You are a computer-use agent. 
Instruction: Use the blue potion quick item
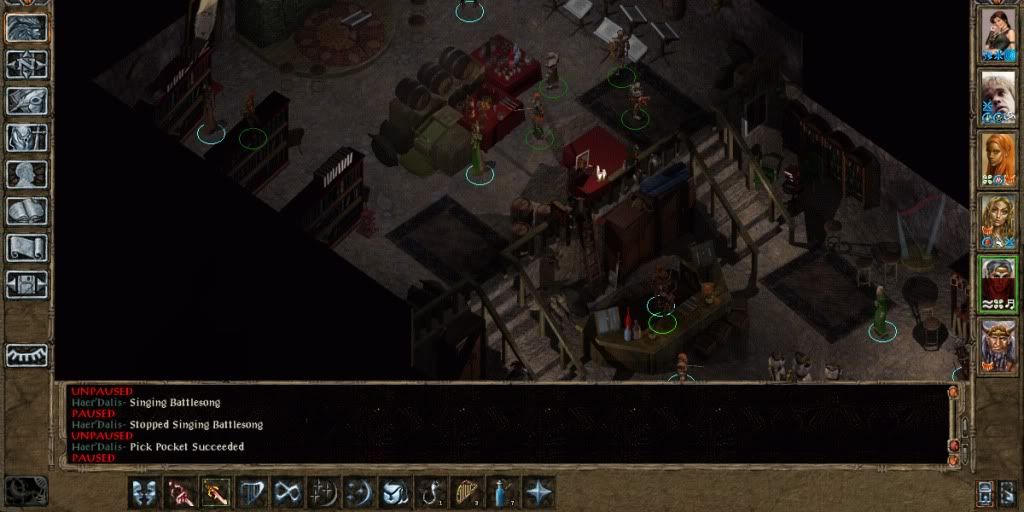[502, 492]
